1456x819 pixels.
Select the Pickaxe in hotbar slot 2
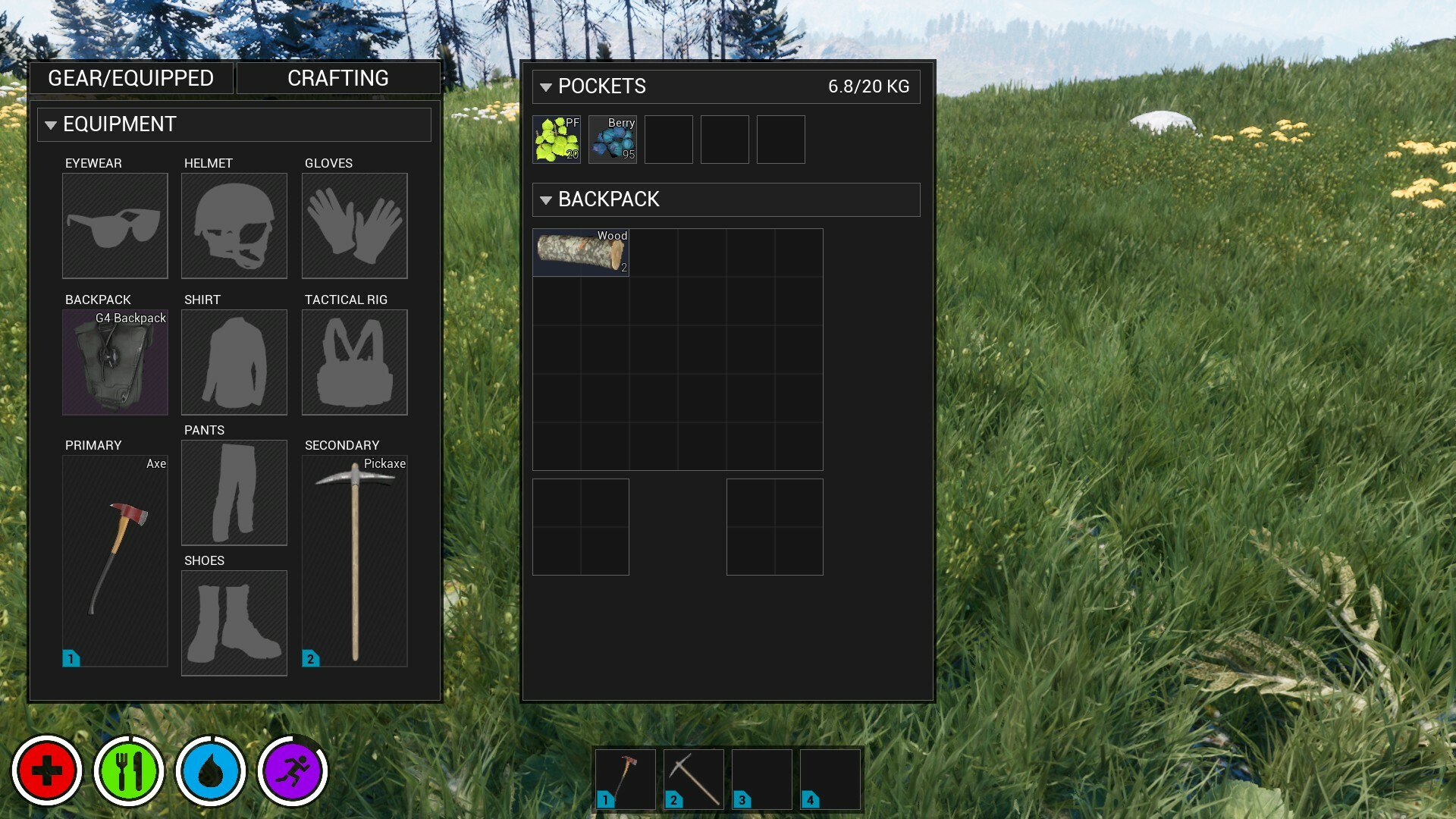692,779
